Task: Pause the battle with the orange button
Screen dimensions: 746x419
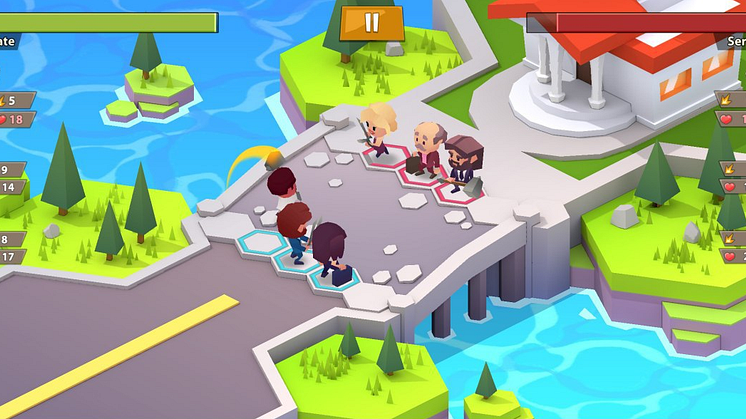Action: pos(371,22)
